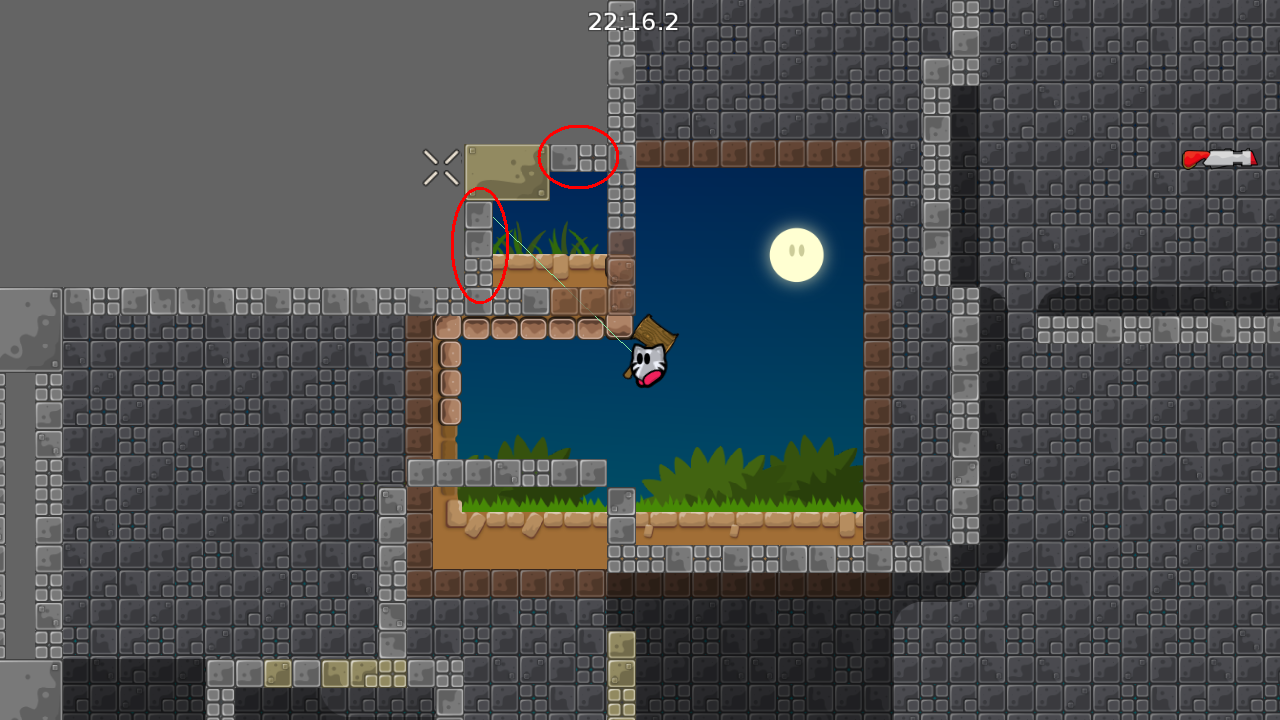Image resolution: width=1280 pixels, height=720 pixels.
Task: Click the X-shaped crosshair marker
Action: point(440,166)
